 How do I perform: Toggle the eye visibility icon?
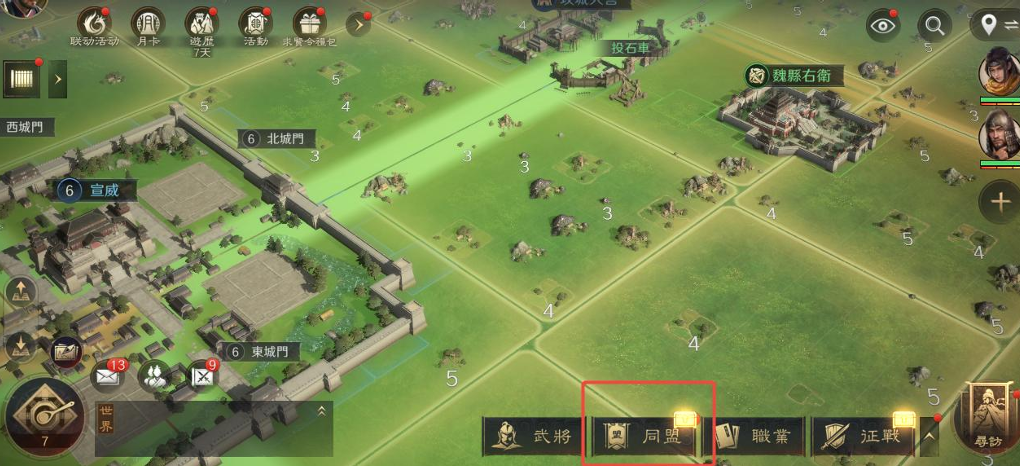(883, 26)
